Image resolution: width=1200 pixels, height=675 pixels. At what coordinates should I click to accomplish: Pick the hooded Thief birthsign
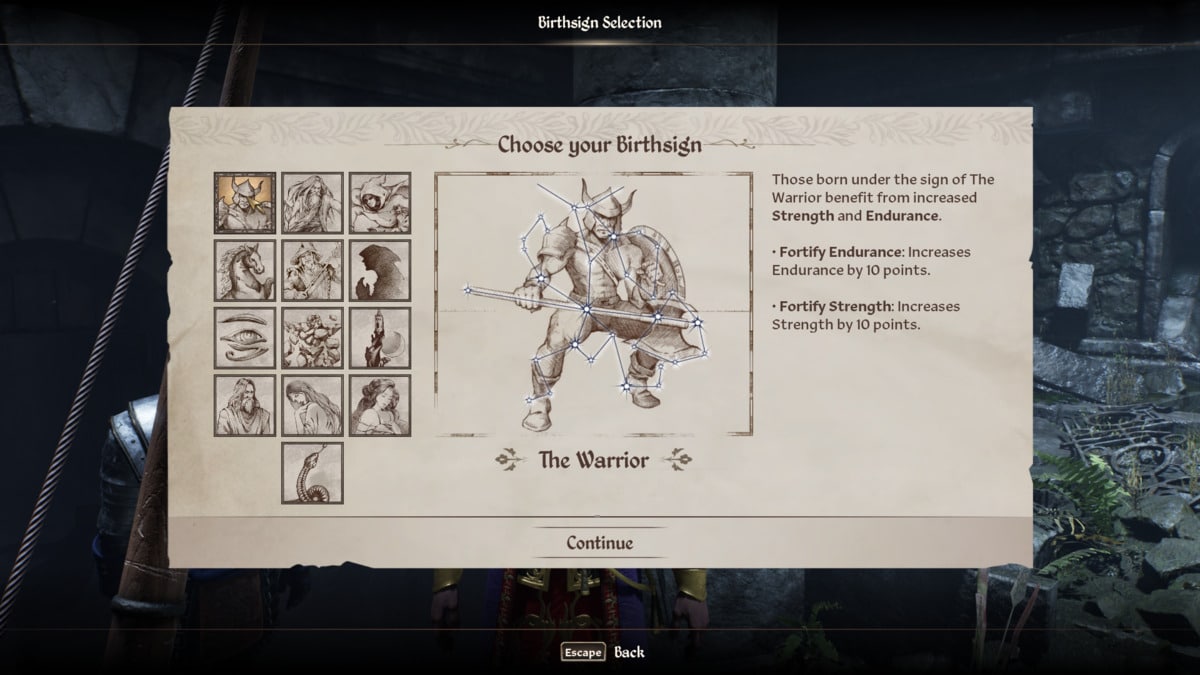click(x=380, y=203)
